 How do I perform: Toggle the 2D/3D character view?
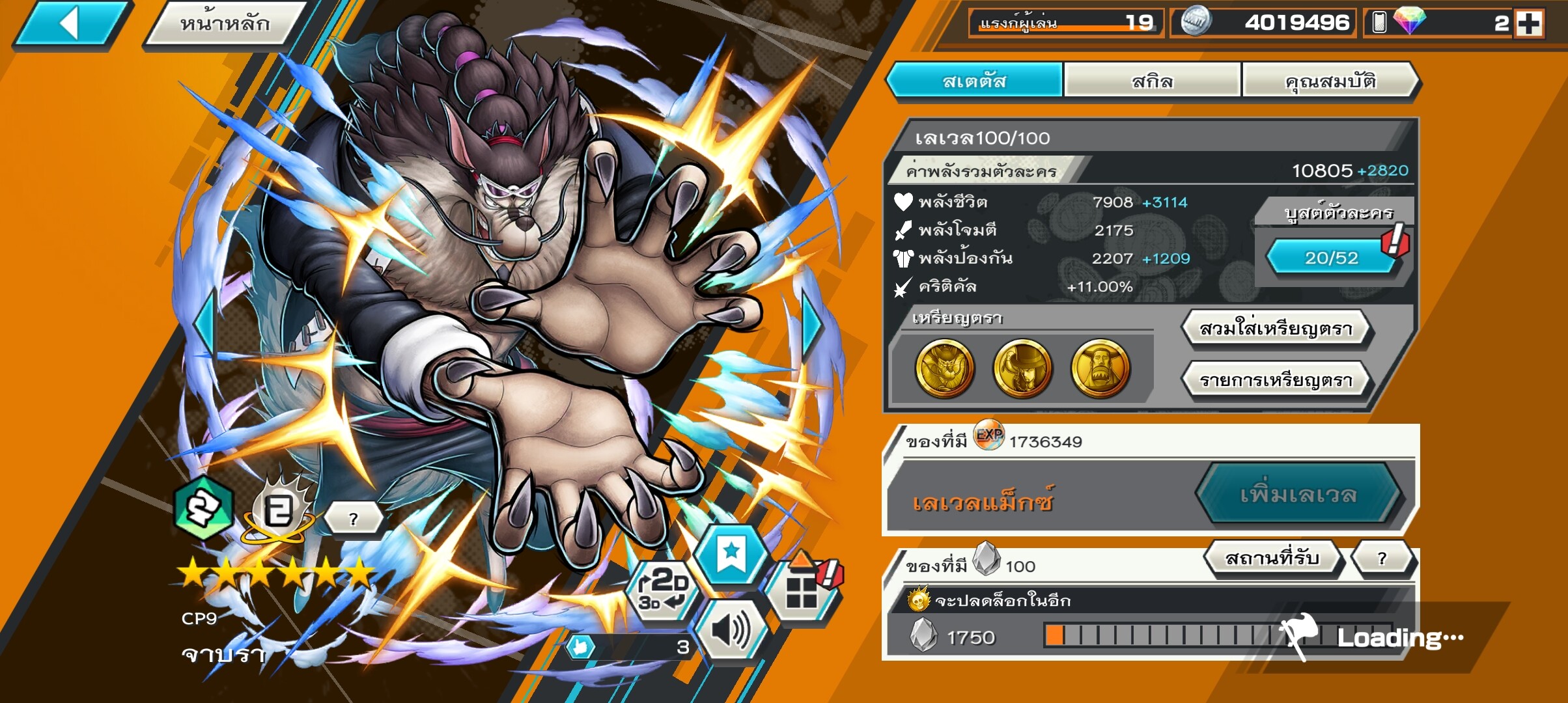click(662, 590)
